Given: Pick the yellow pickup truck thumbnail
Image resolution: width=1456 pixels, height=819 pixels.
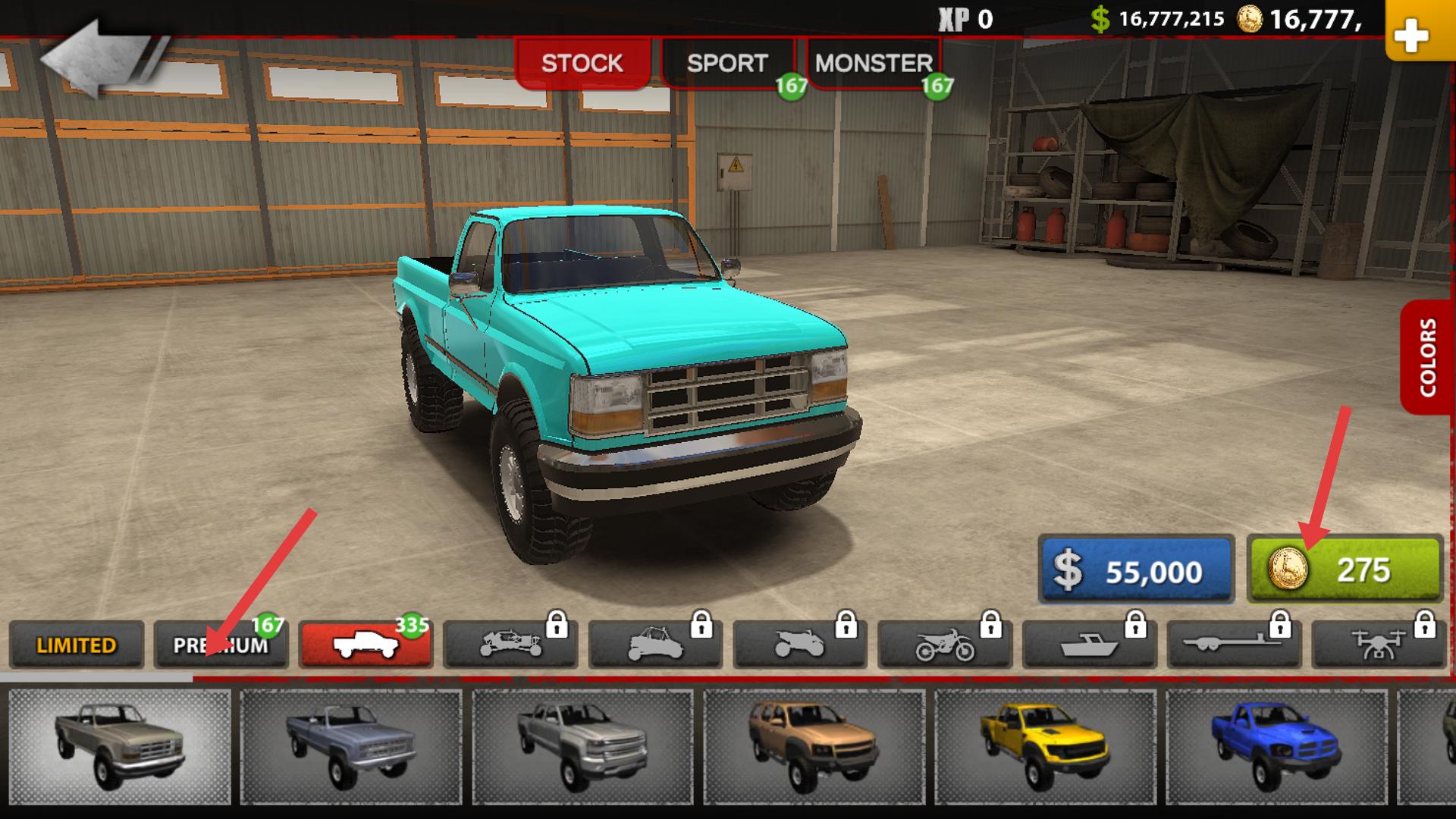Looking at the screenshot, I should 1043,746.
